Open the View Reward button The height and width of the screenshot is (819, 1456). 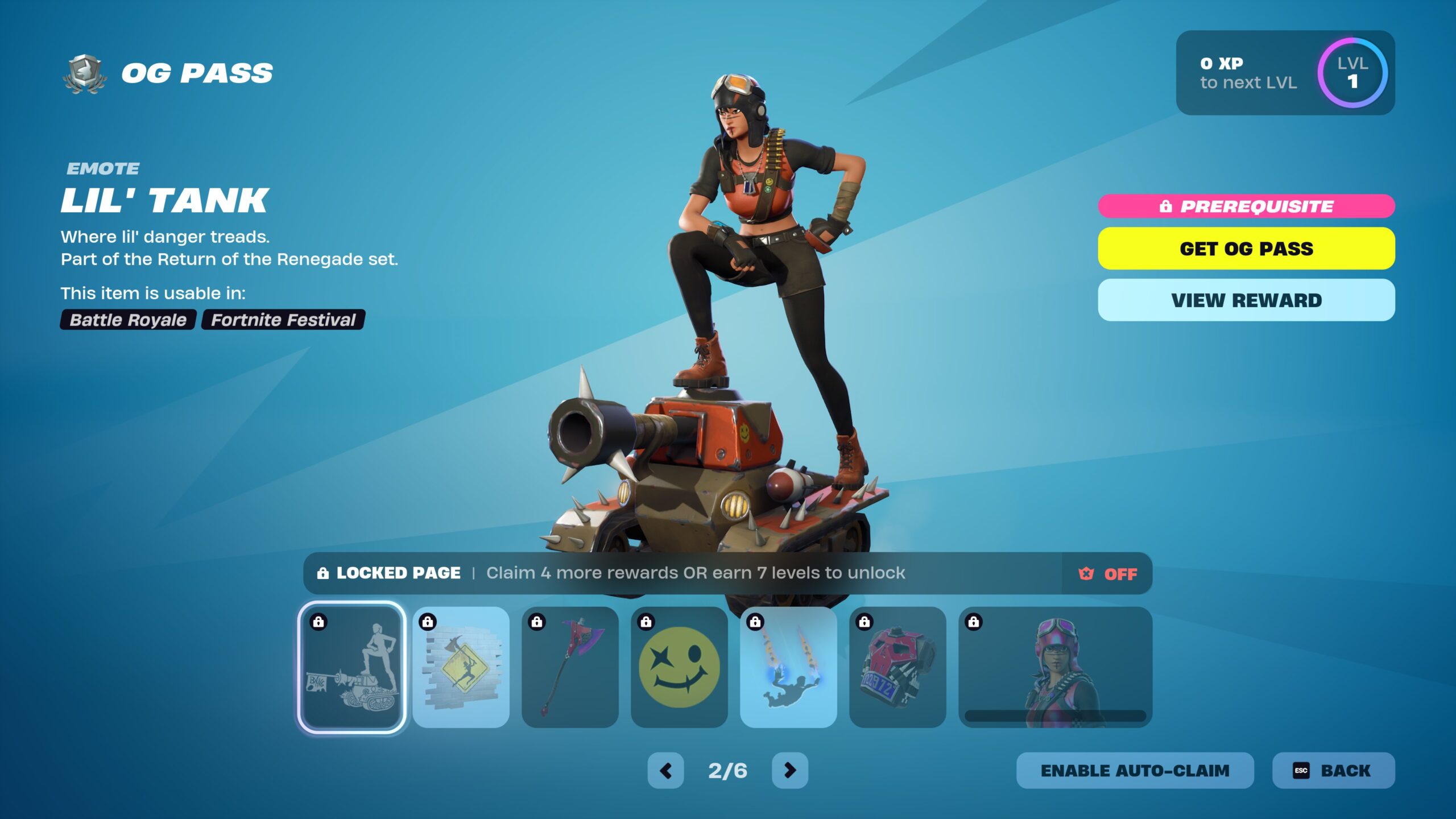(1246, 300)
